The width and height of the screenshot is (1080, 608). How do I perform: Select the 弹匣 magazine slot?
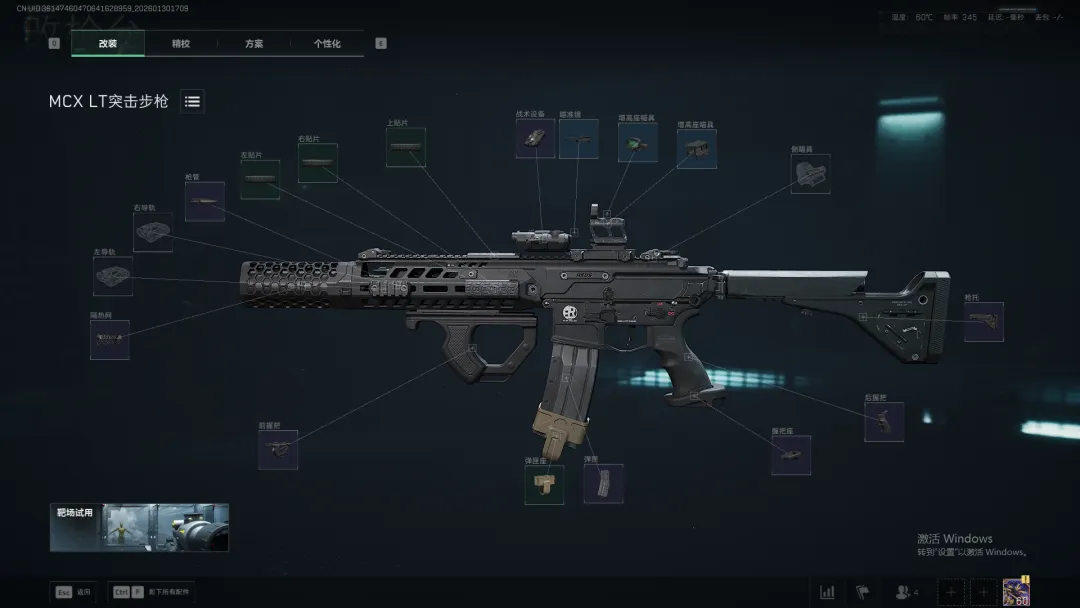click(603, 484)
